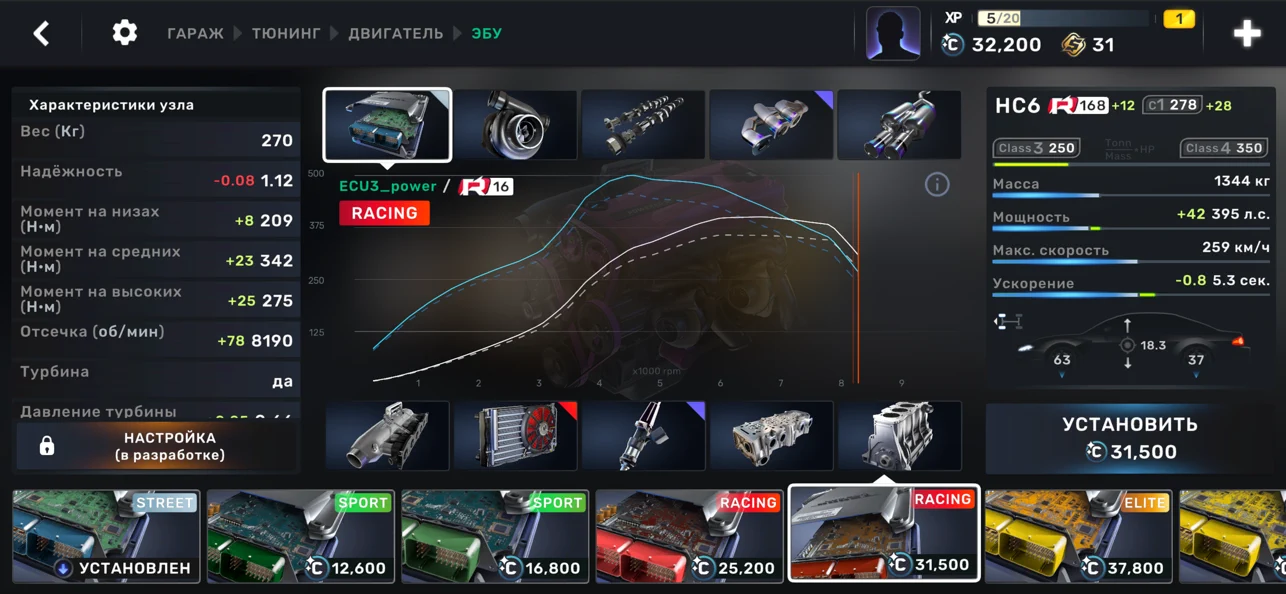1286x594 pixels.
Task: Select the radiator with red fan category
Action: click(515, 436)
